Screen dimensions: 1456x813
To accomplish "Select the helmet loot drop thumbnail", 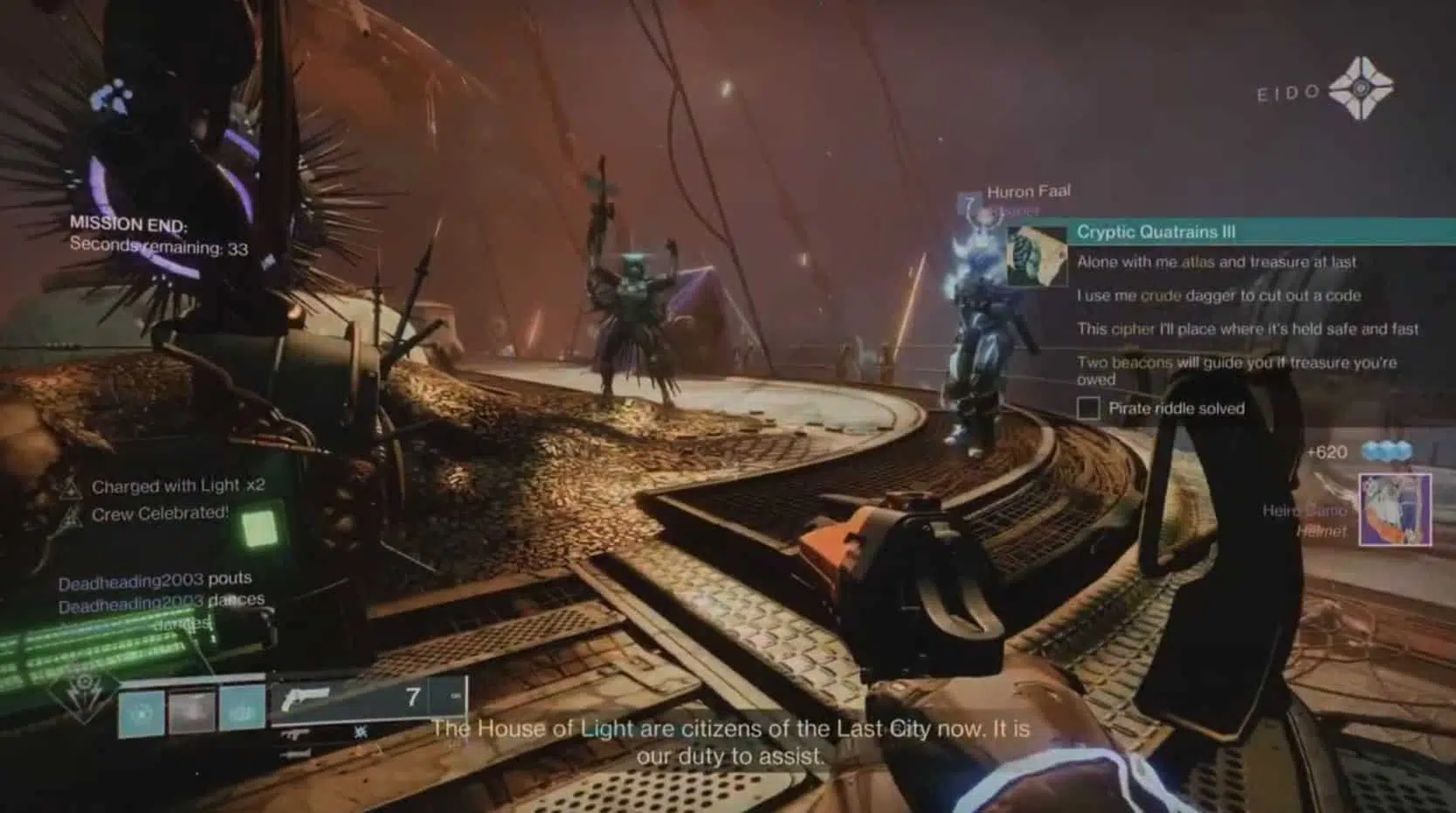I will (1395, 510).
